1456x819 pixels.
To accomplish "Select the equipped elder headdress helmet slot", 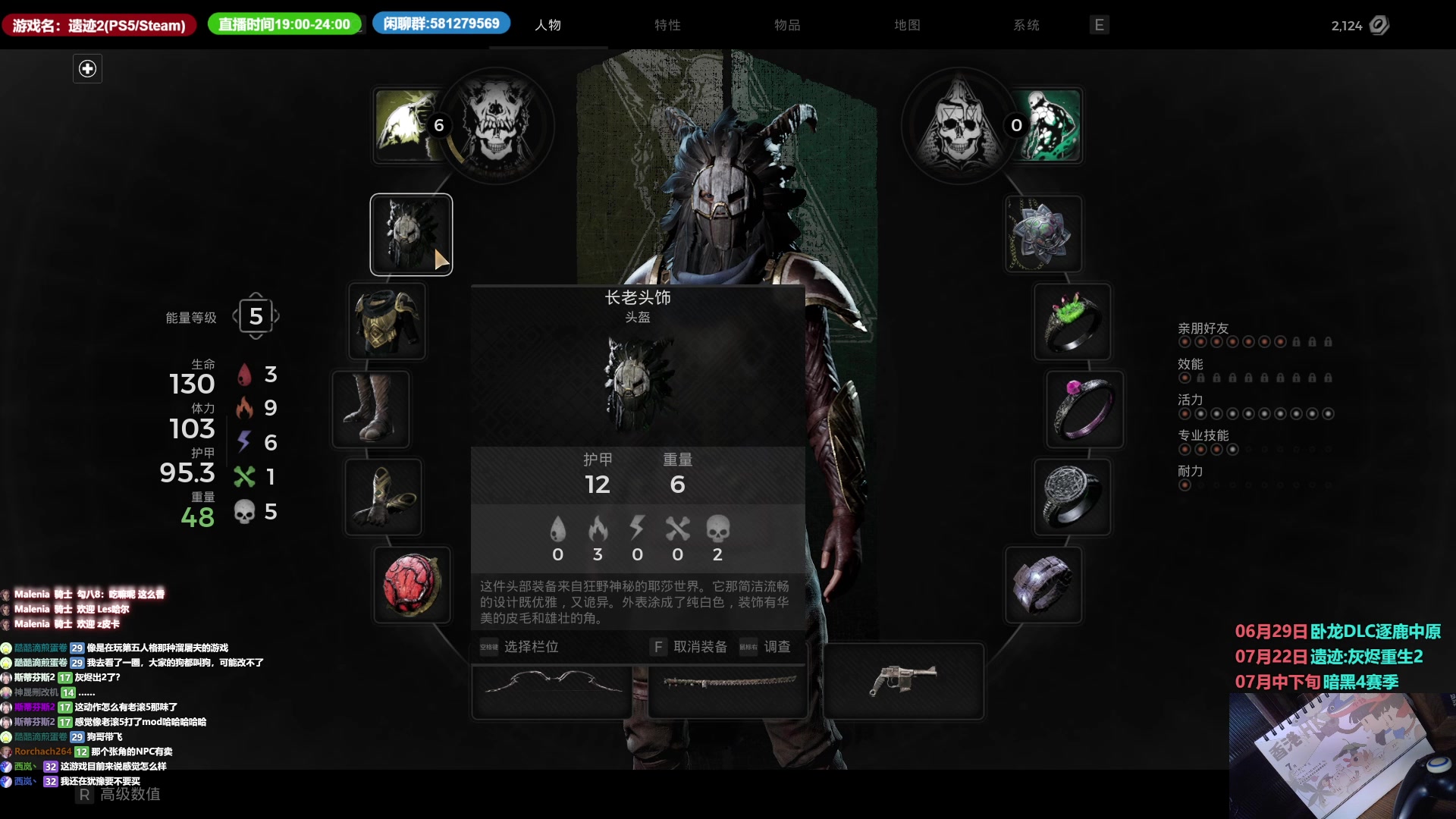I will coord(411,234).
